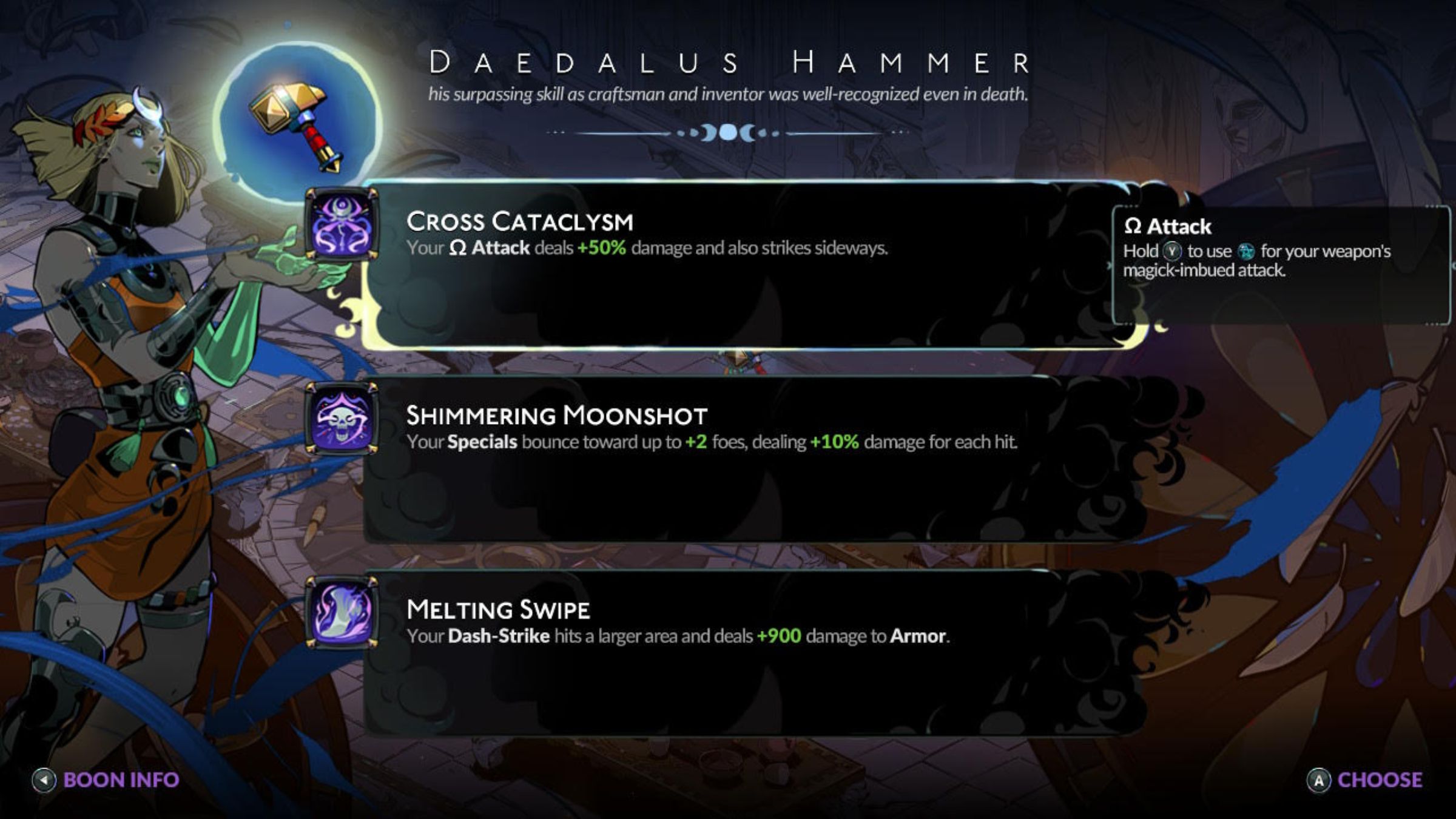Click the Melting Swipe icon

click(x=342, y=613)
